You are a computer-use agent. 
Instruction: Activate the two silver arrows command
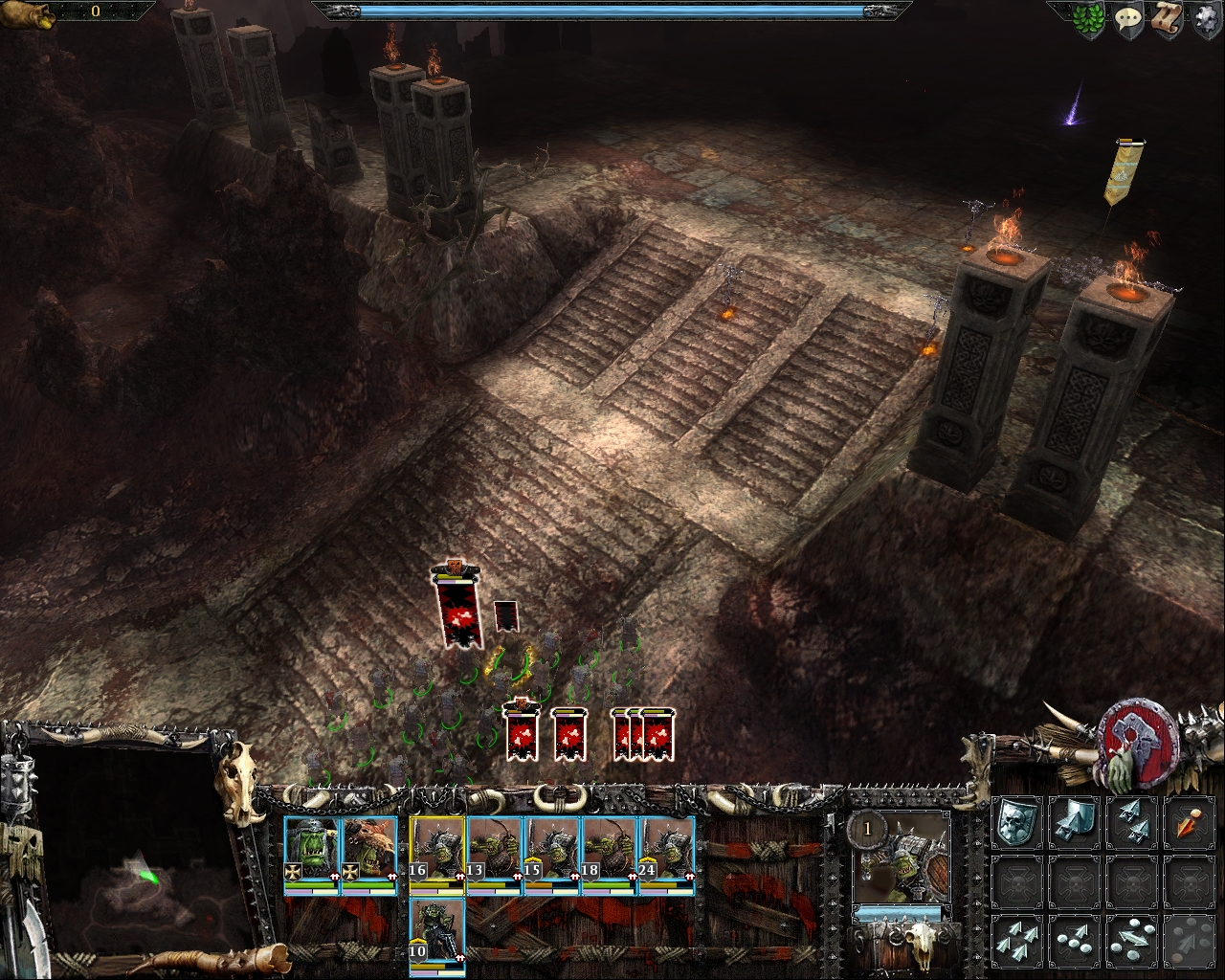point(1131,822)
